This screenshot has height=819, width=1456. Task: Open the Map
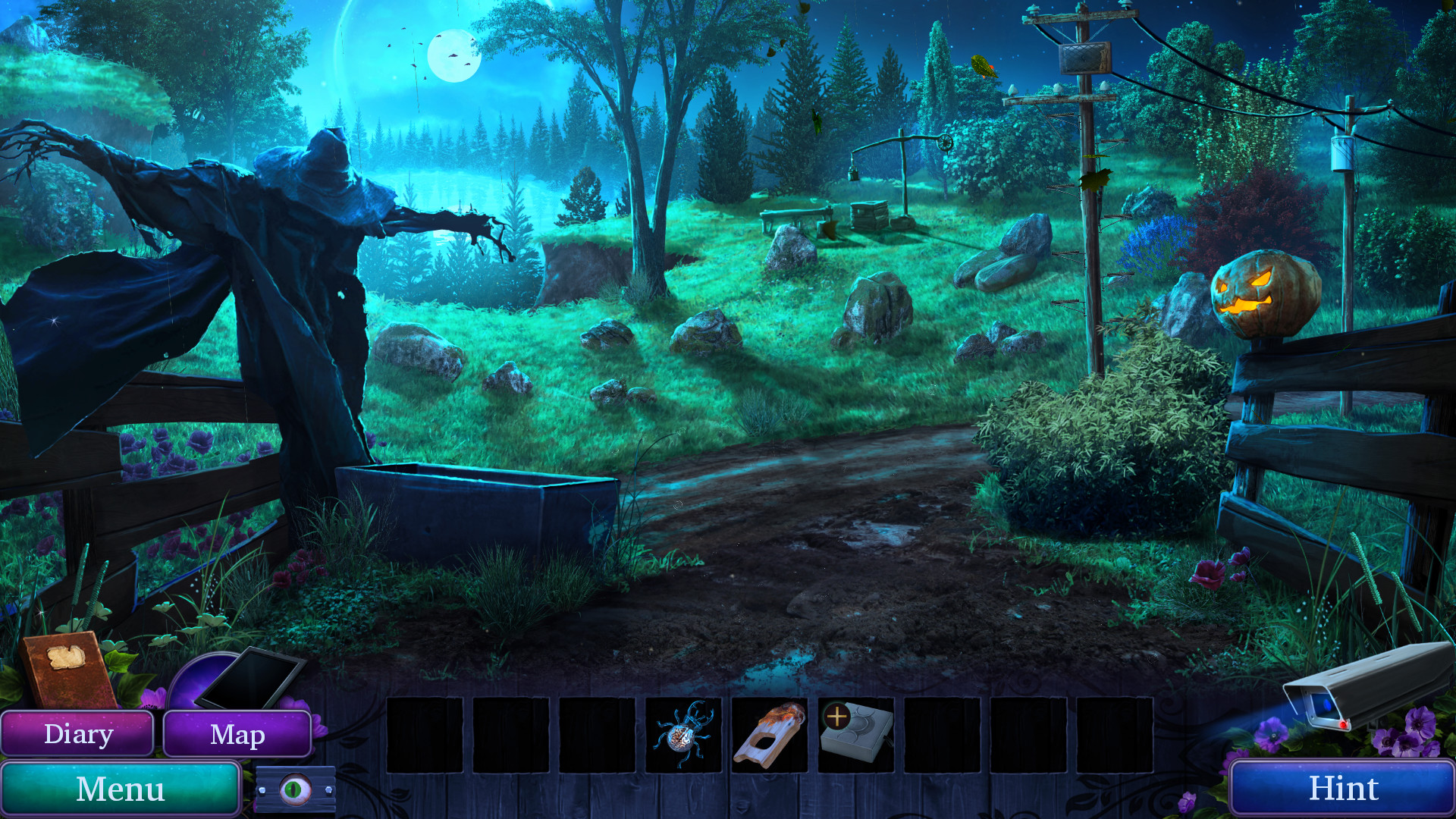pyautogui.click(x=237, y=734)
